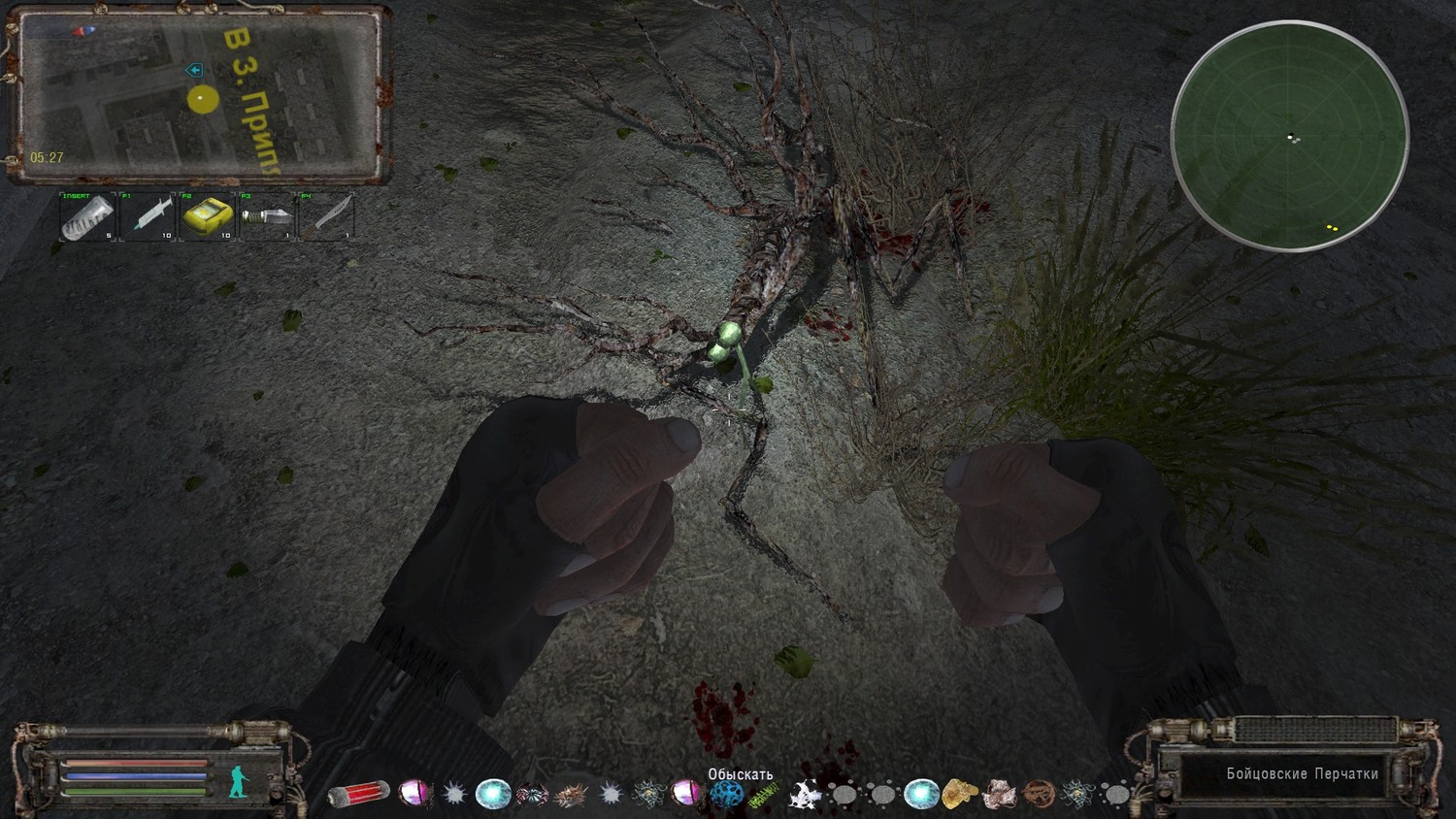Use the syringe in quick slot F1
1456x819 pixels.
tap(148, 216)
